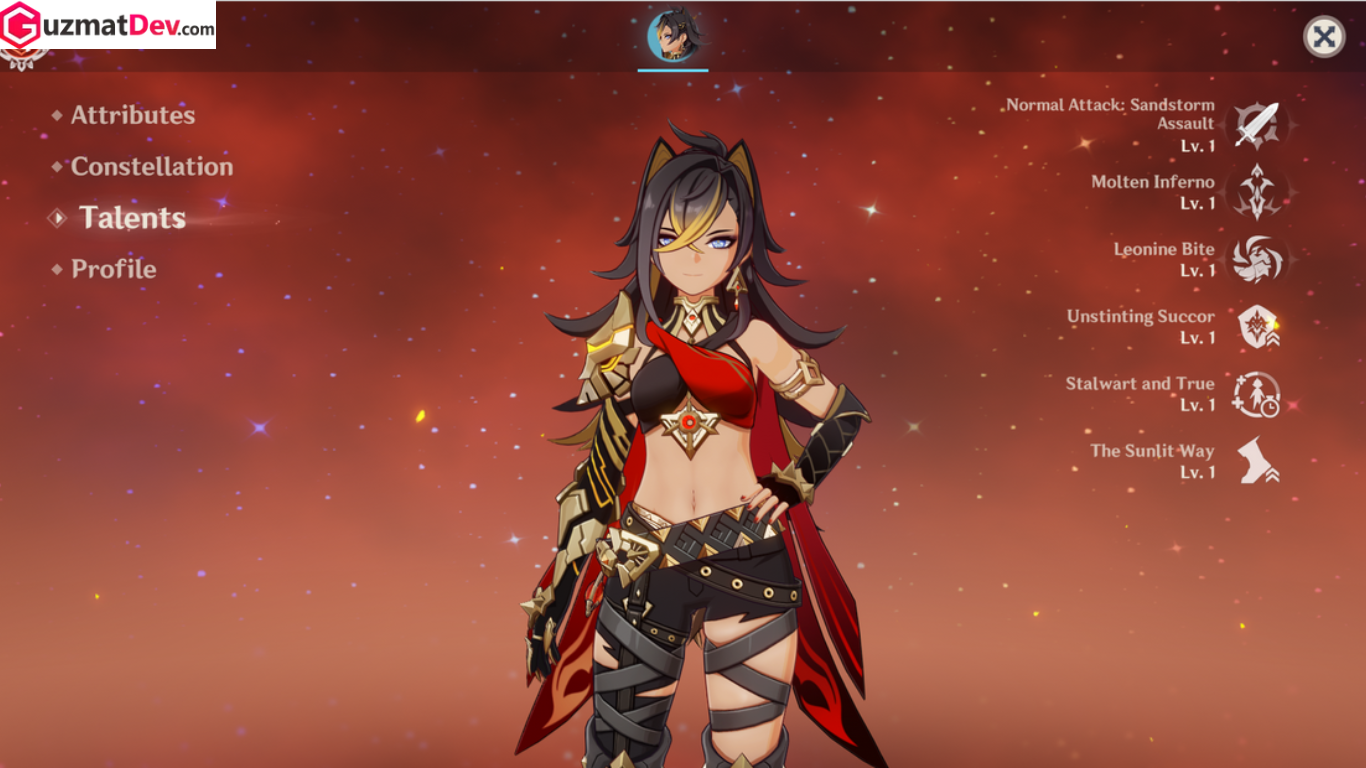This screenshot has width=1366, height=768.
Task: Open the Attributes section
Action: point(132,115)
